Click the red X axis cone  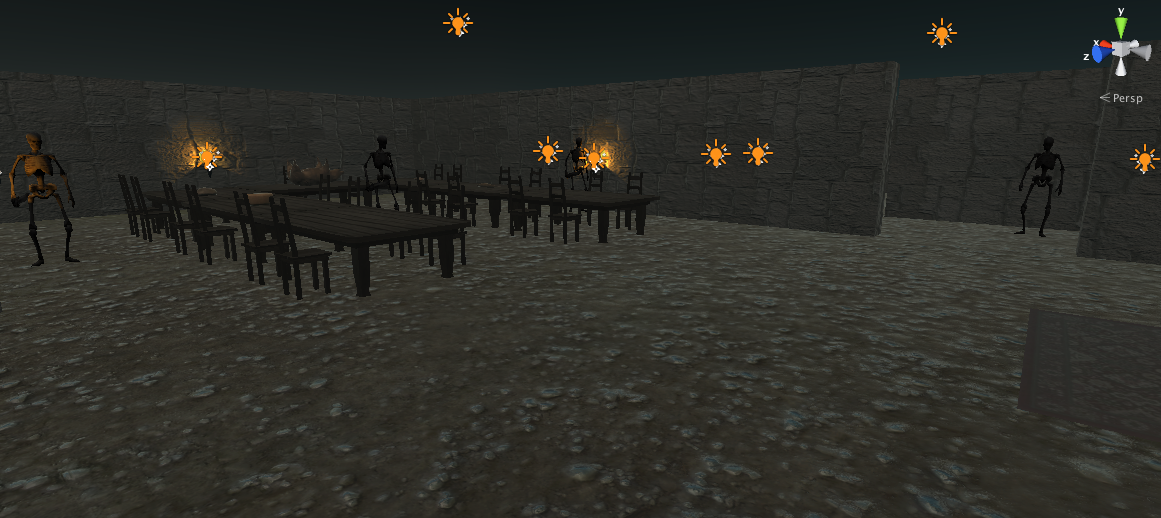point(1105,44)
